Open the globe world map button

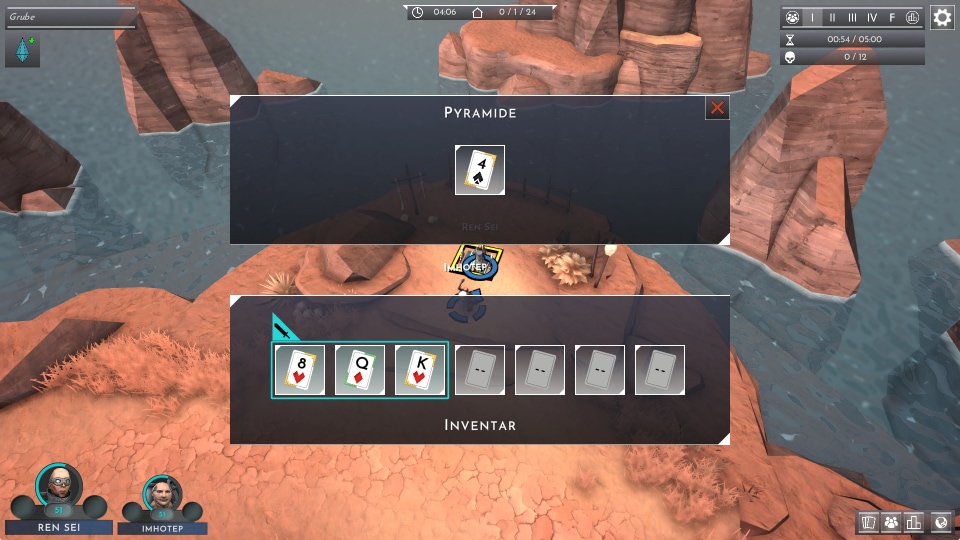939,522
